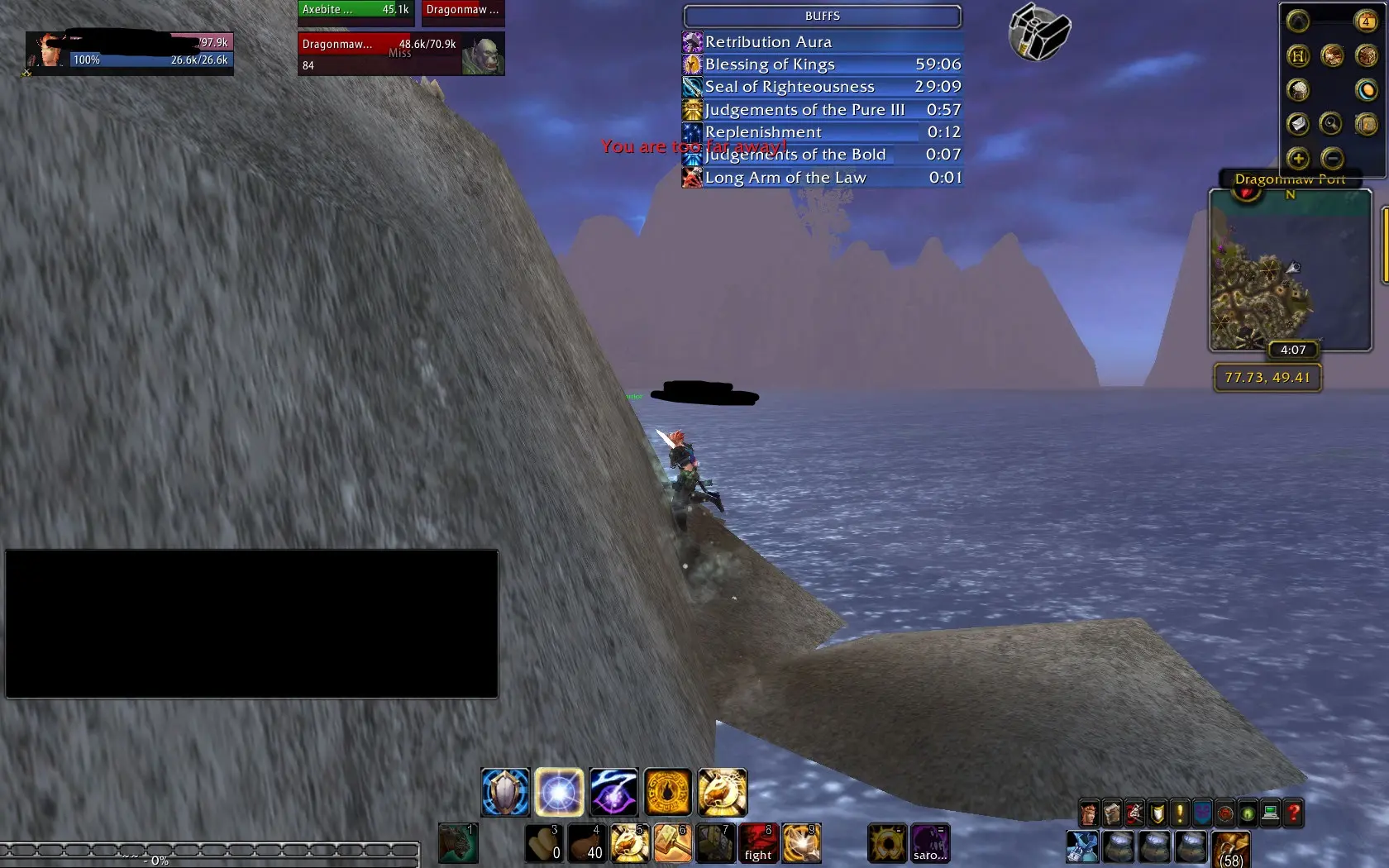Open the main menu computer icon

[x=1271, y=814]
